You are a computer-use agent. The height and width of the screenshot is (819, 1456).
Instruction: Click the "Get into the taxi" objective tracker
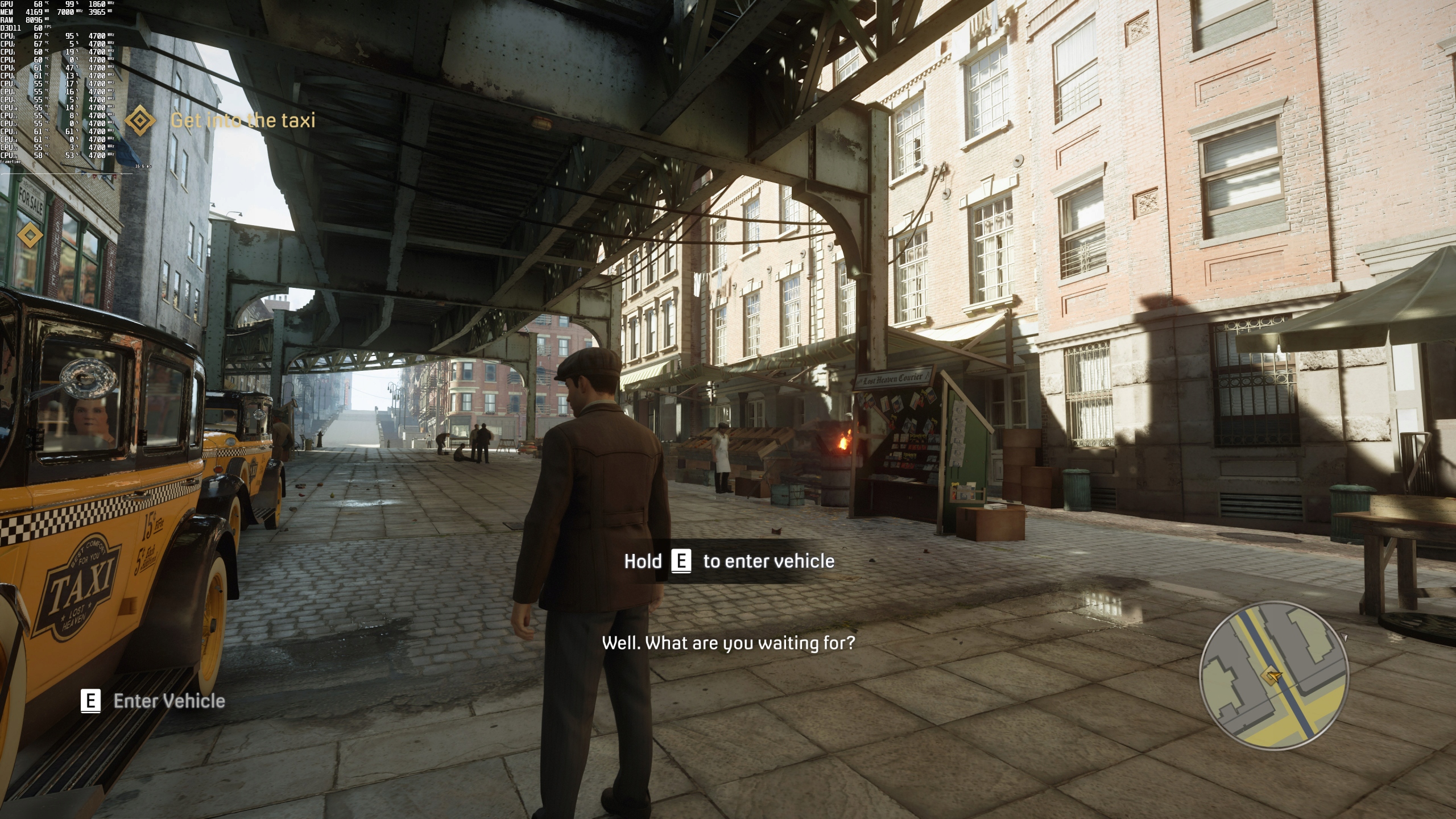pos(242,121)
